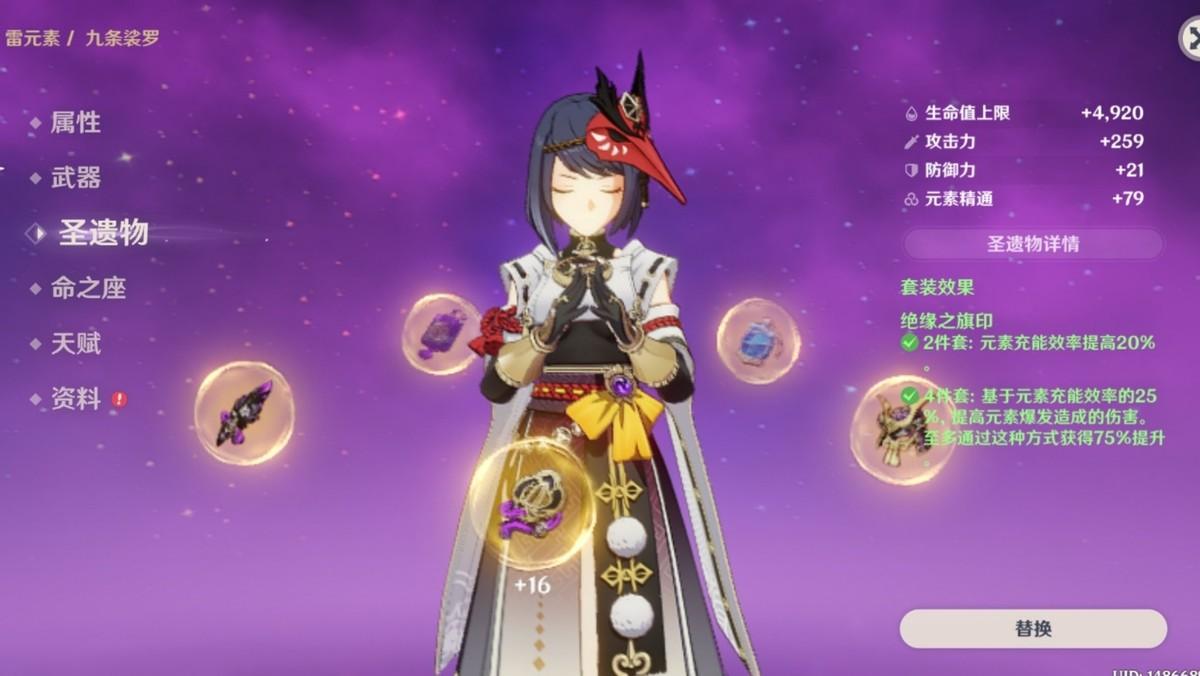The image size is (1200, 676).
Task: Open the 资料 profile tab
Action: [76, 399]
